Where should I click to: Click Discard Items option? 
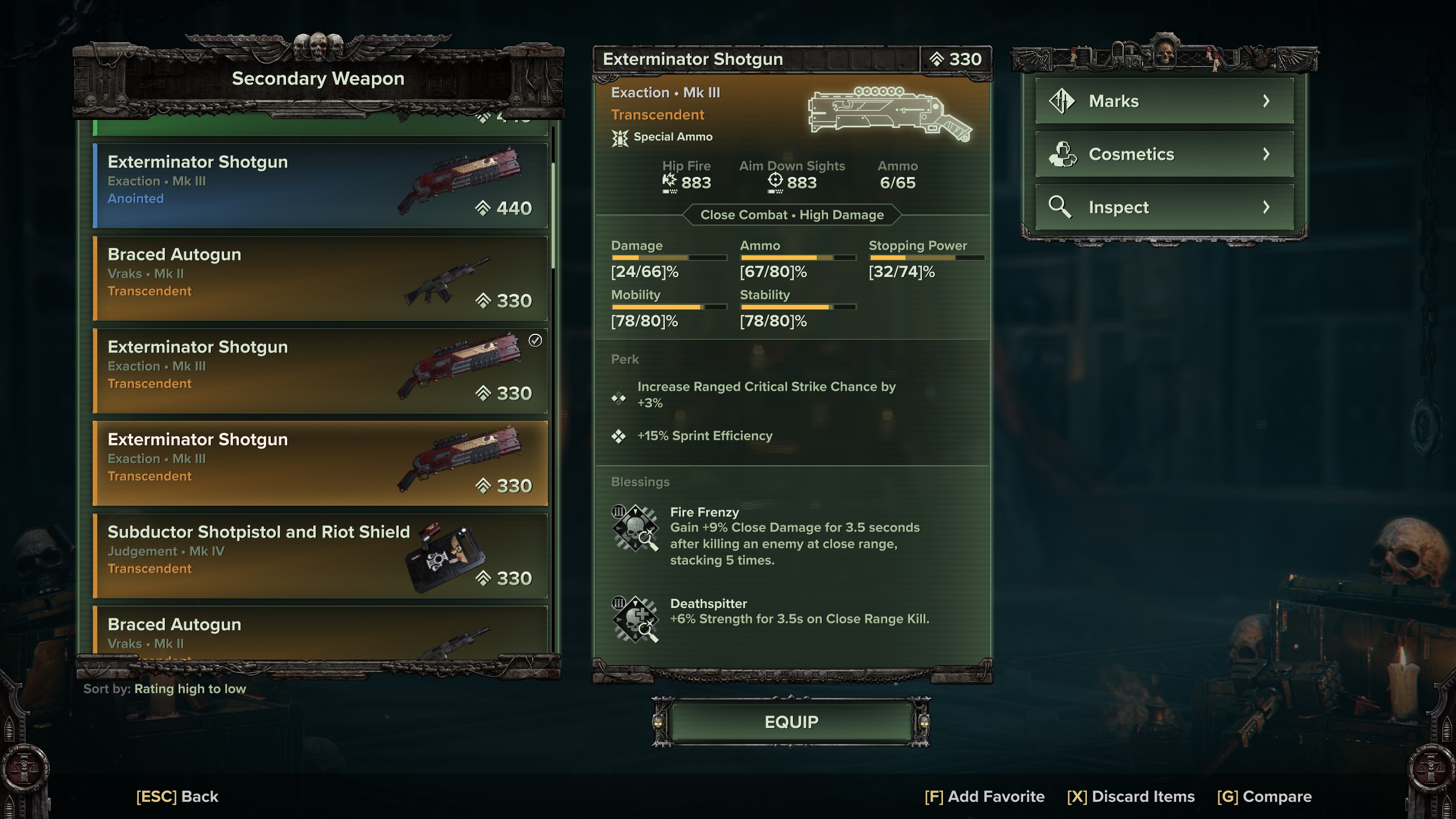coord(1132,796)
